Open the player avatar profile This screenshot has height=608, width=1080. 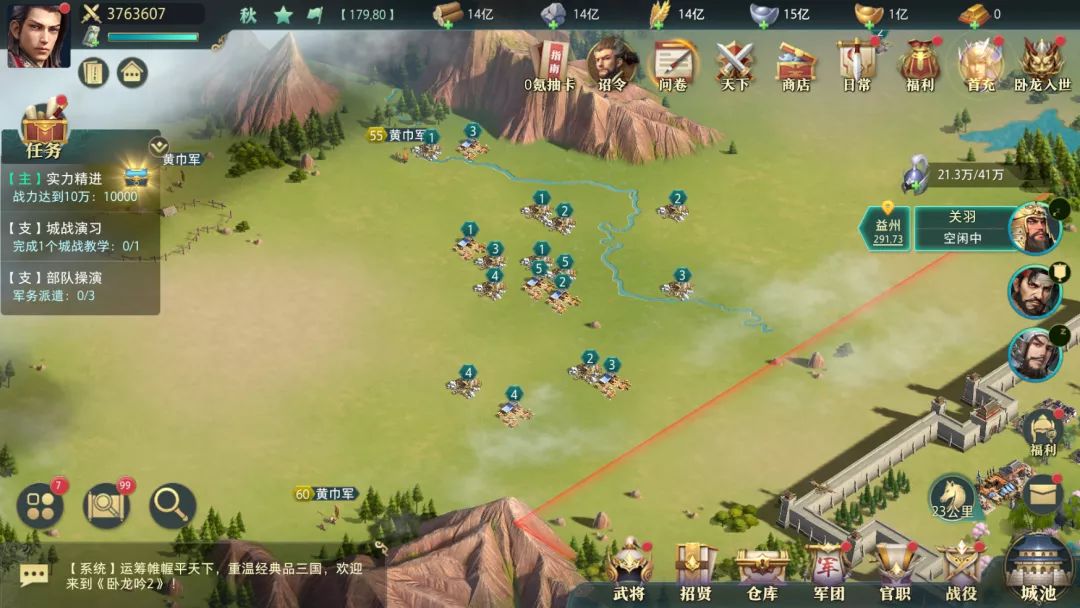38,36
